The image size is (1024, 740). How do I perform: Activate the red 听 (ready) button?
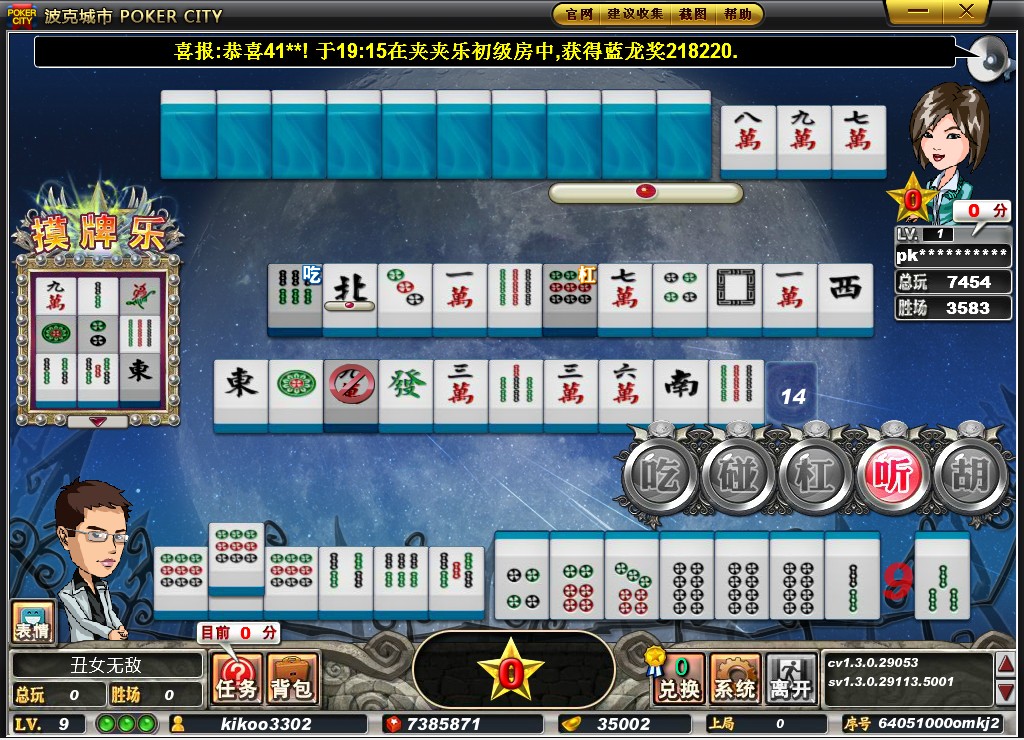pyautogui.click(x=893, y=475)
